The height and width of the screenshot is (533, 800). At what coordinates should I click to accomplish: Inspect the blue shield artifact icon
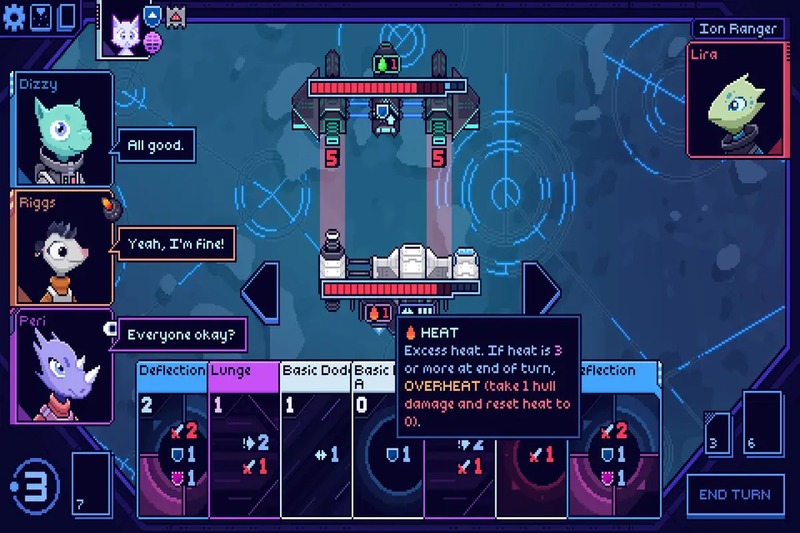click(x=153, y=16)
